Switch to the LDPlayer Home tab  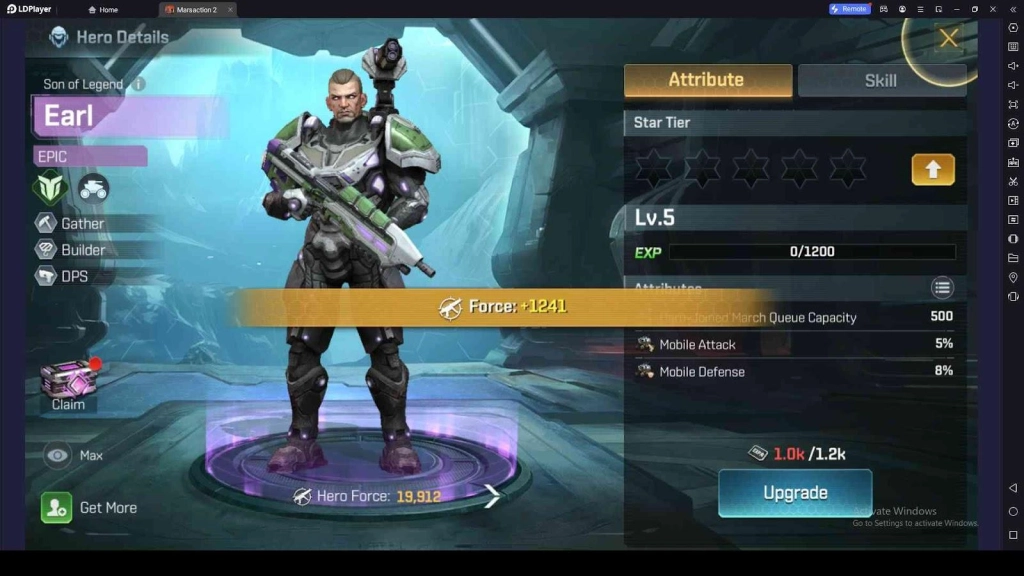103,9
